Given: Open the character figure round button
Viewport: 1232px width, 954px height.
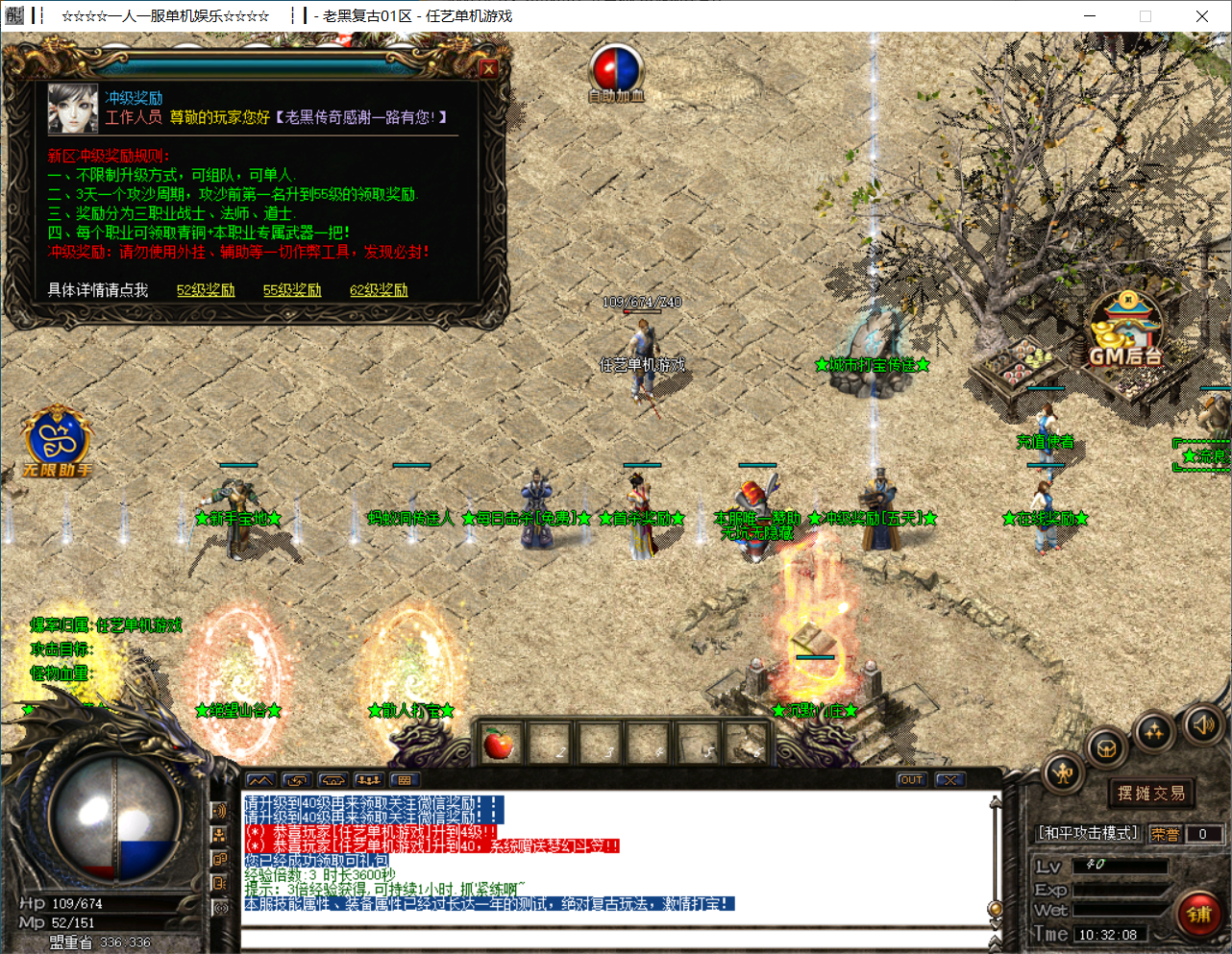Looking at the screenshot, I should tap(1063, 773).
